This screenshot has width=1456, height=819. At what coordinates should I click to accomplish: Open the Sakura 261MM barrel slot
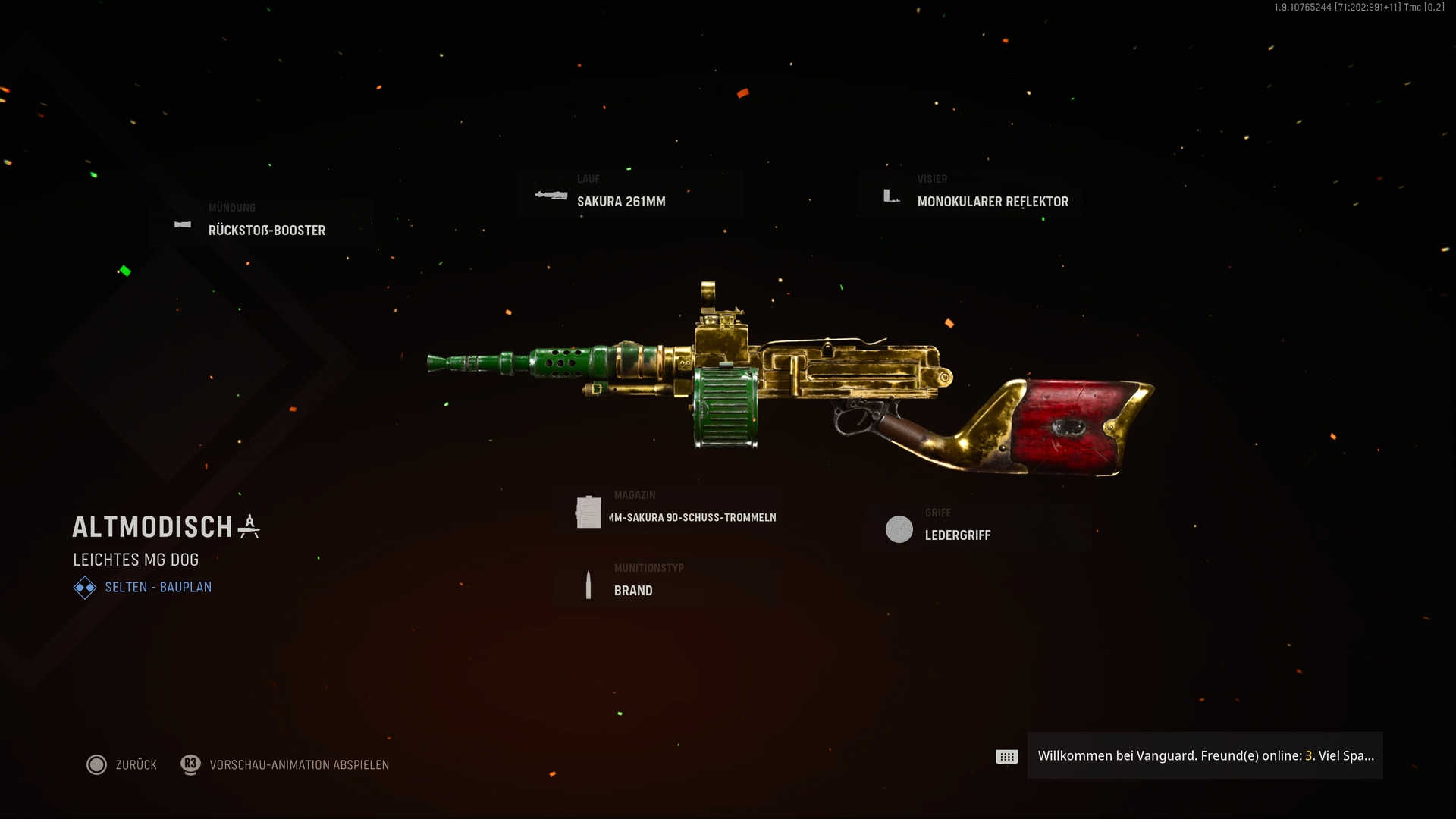(x=620, y=201)
